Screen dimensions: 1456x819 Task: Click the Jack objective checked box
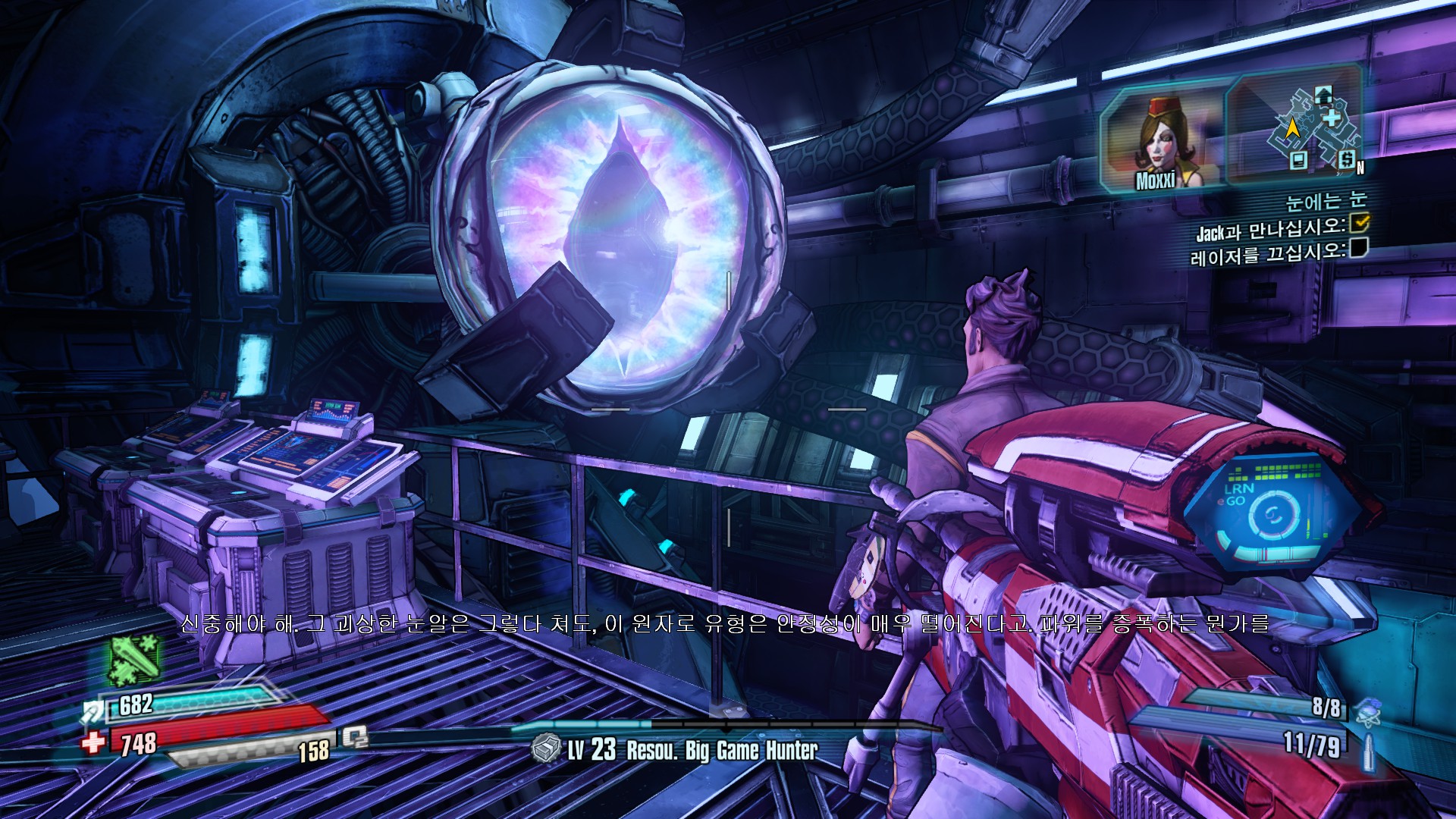pyautogui.click(x=1360, y=221)
